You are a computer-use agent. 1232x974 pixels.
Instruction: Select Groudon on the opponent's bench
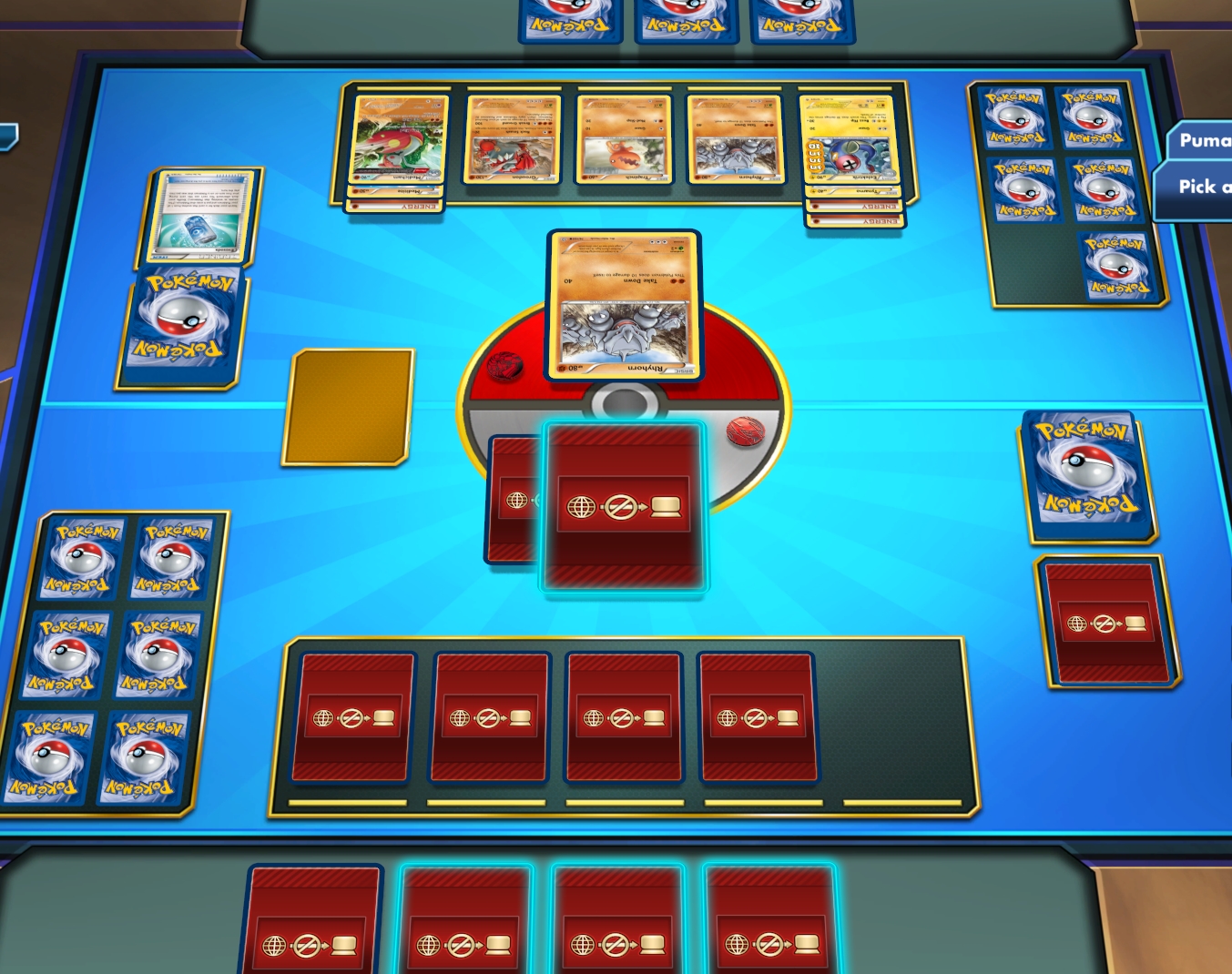coord(513,141)
